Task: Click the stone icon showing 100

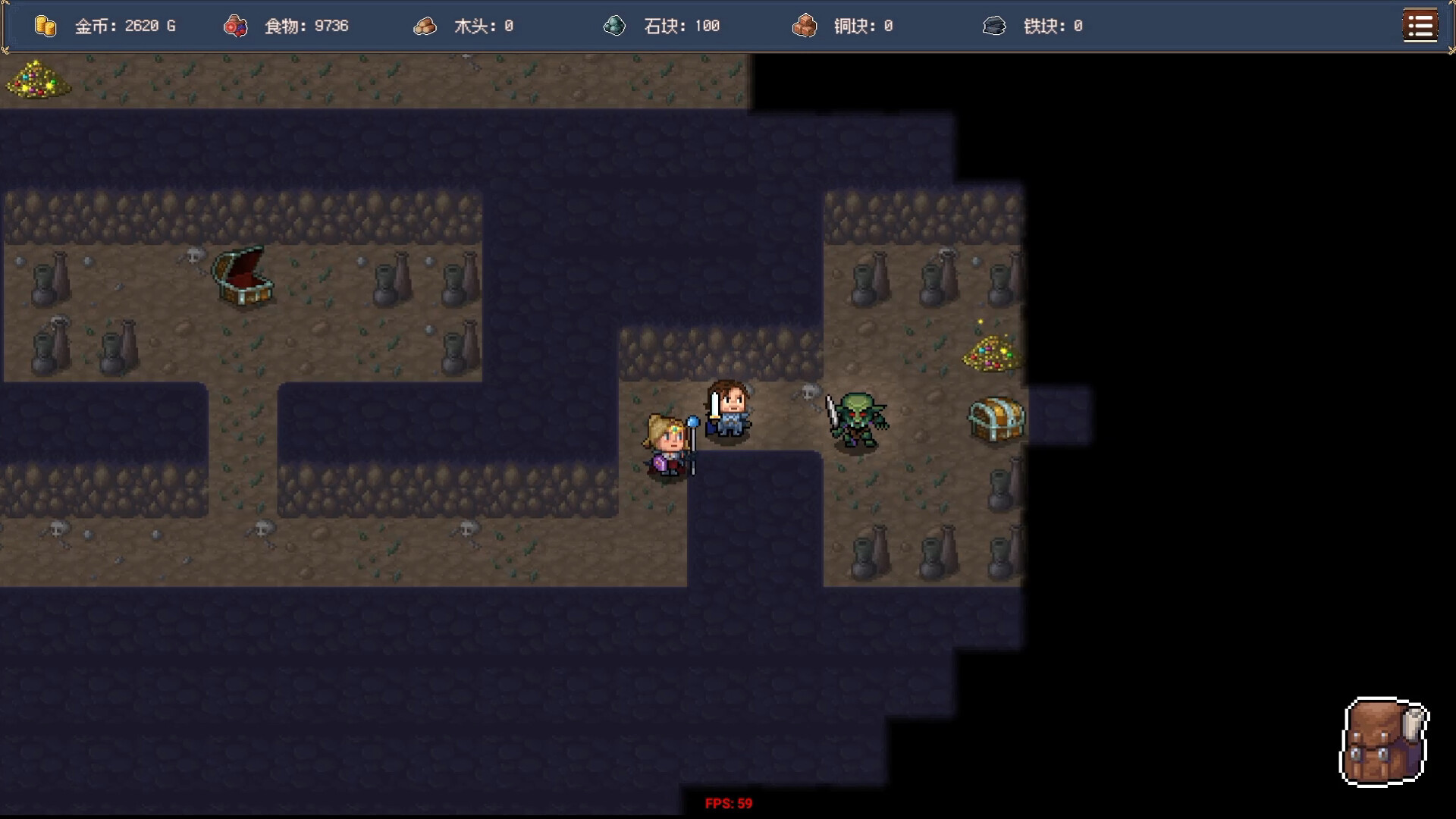Action: pyautogui.click(x=614, y=25)
